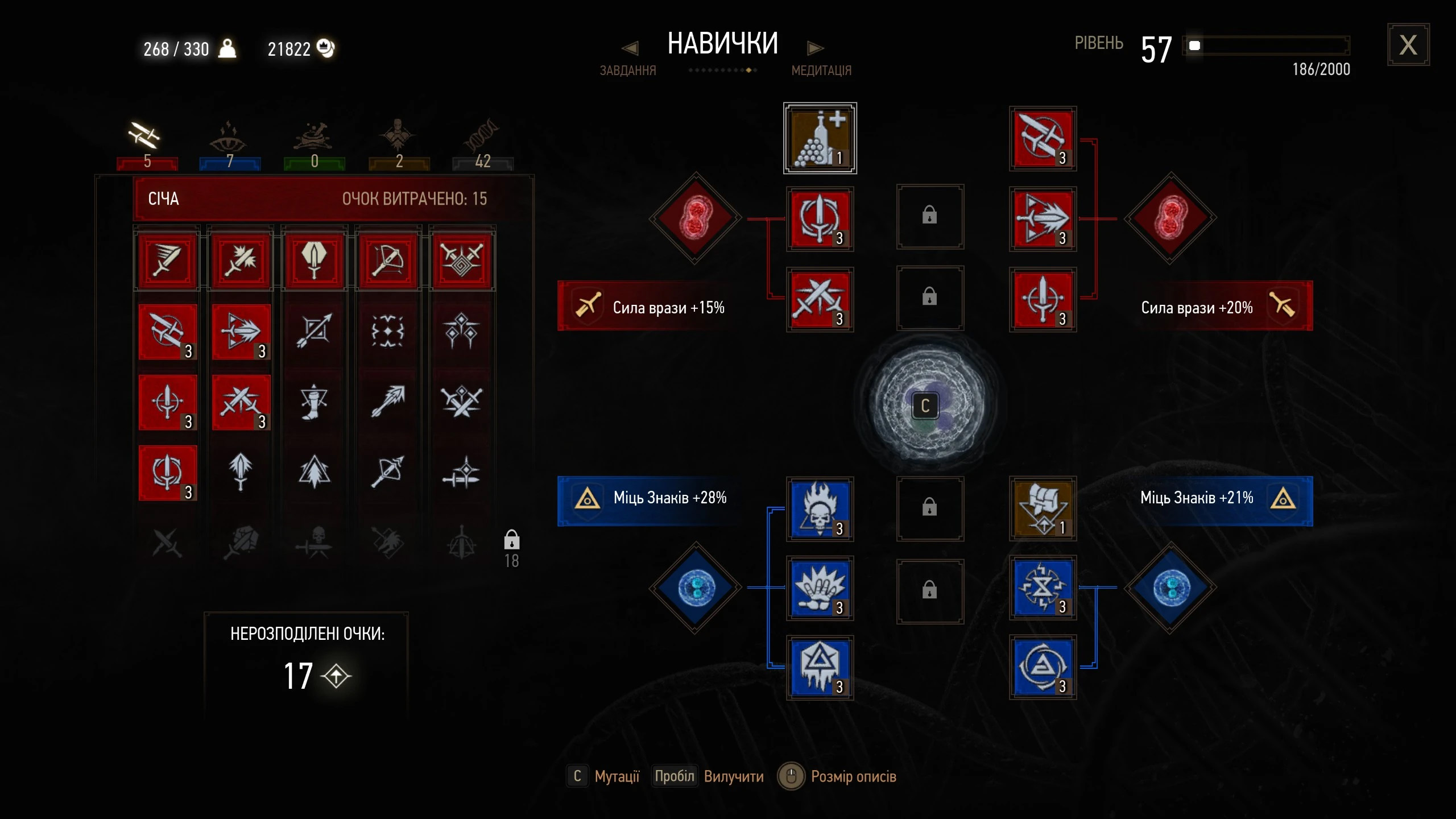Choose the equipped spiky hand sign skill

[820, 588]
